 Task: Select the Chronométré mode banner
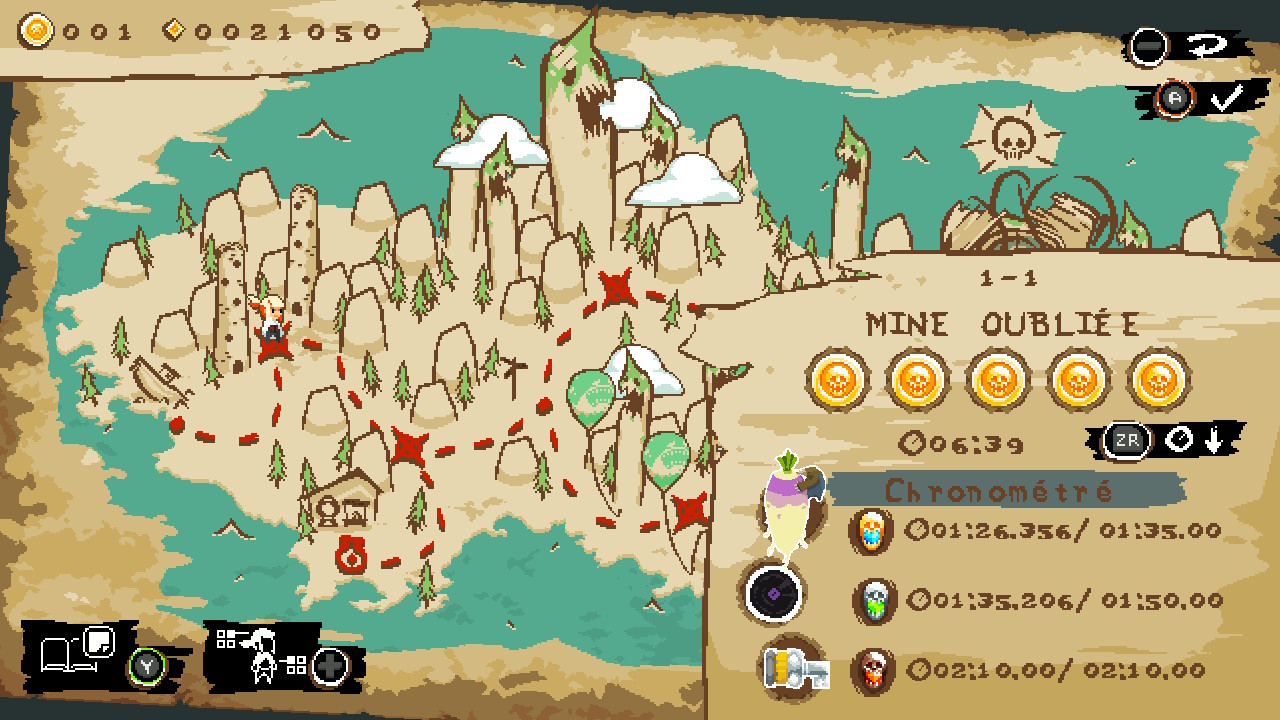(x=1000, y=490)
